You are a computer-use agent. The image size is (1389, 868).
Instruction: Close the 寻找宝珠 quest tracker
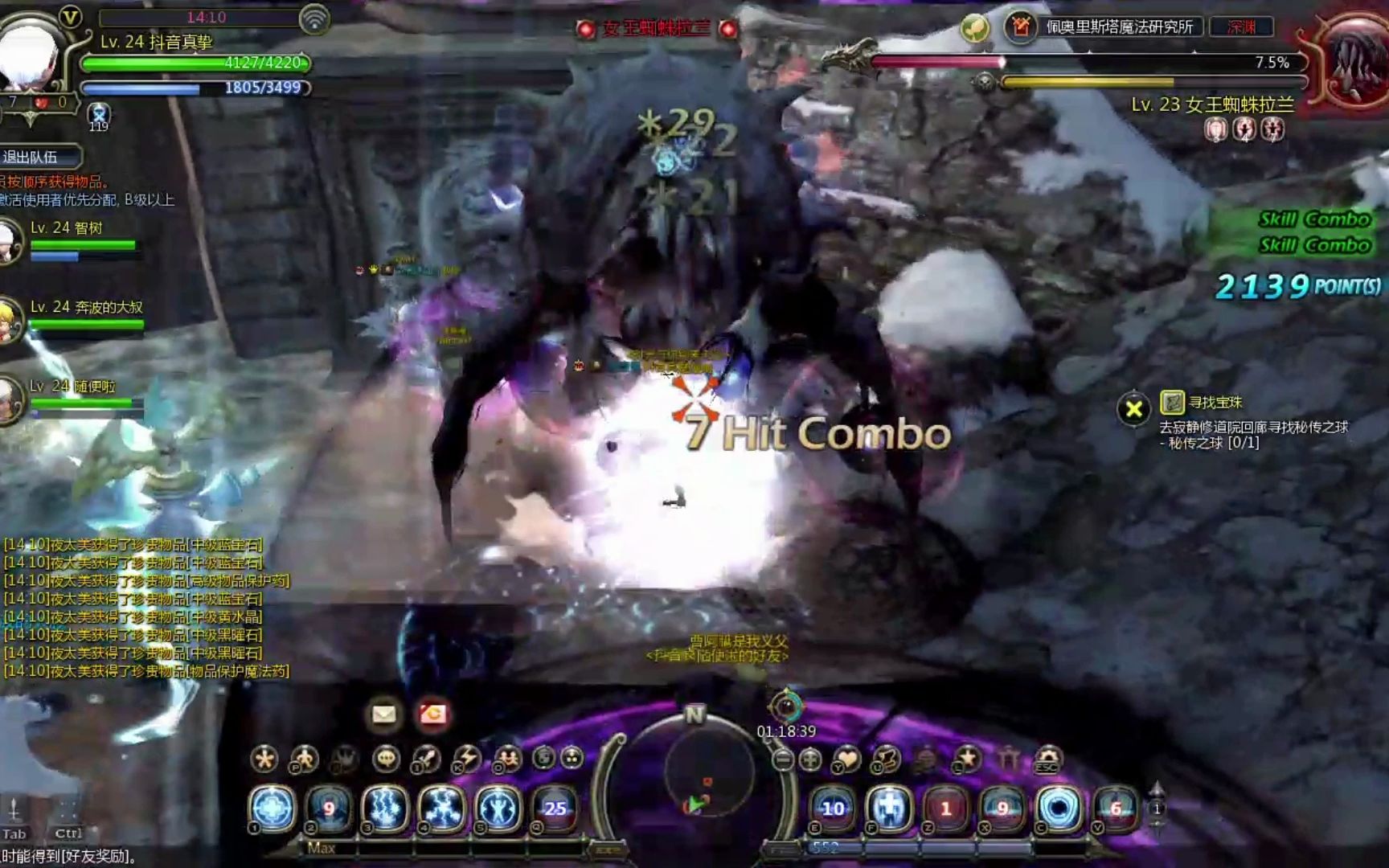[x=1133, y=410]
